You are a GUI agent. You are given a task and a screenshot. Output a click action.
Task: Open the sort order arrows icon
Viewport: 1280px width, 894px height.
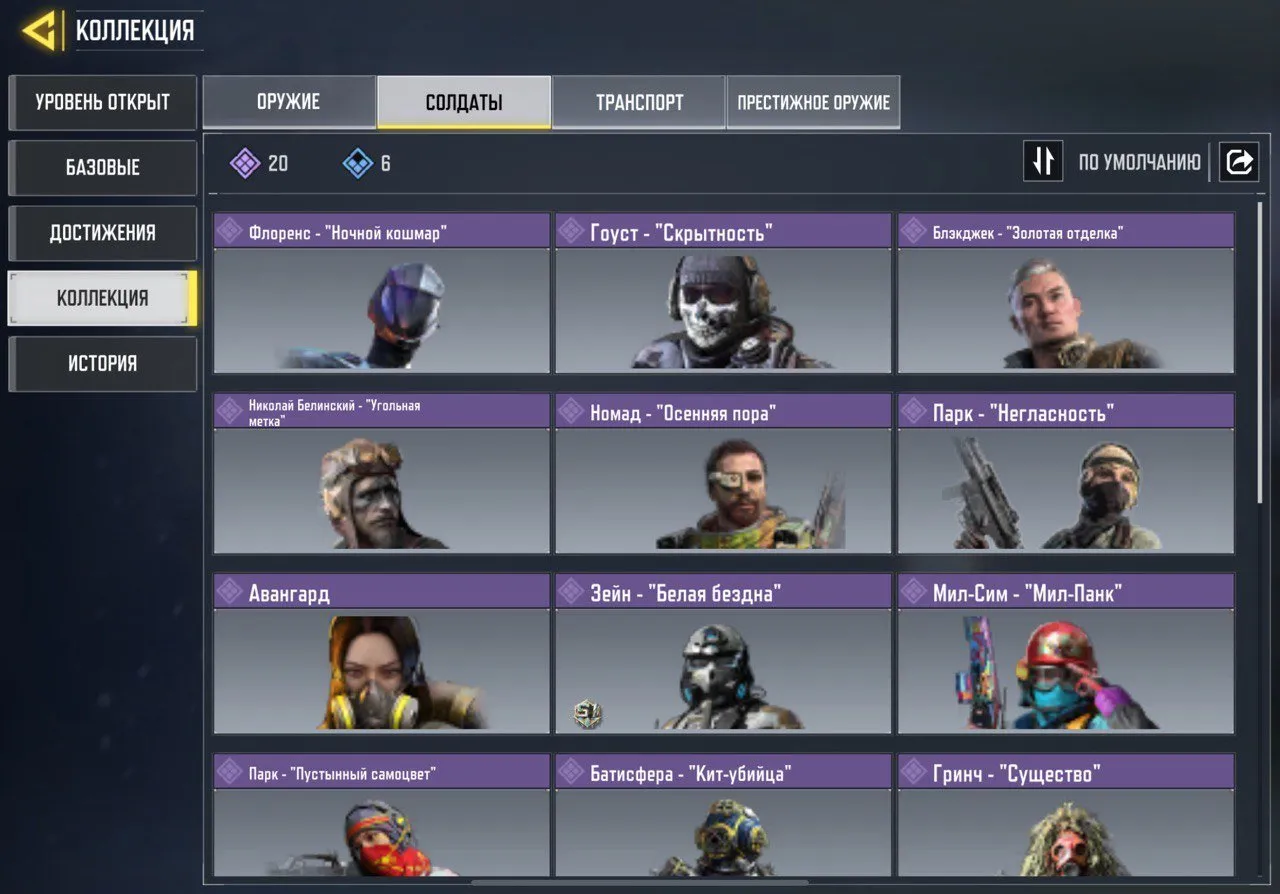[x=1043, y=161]
